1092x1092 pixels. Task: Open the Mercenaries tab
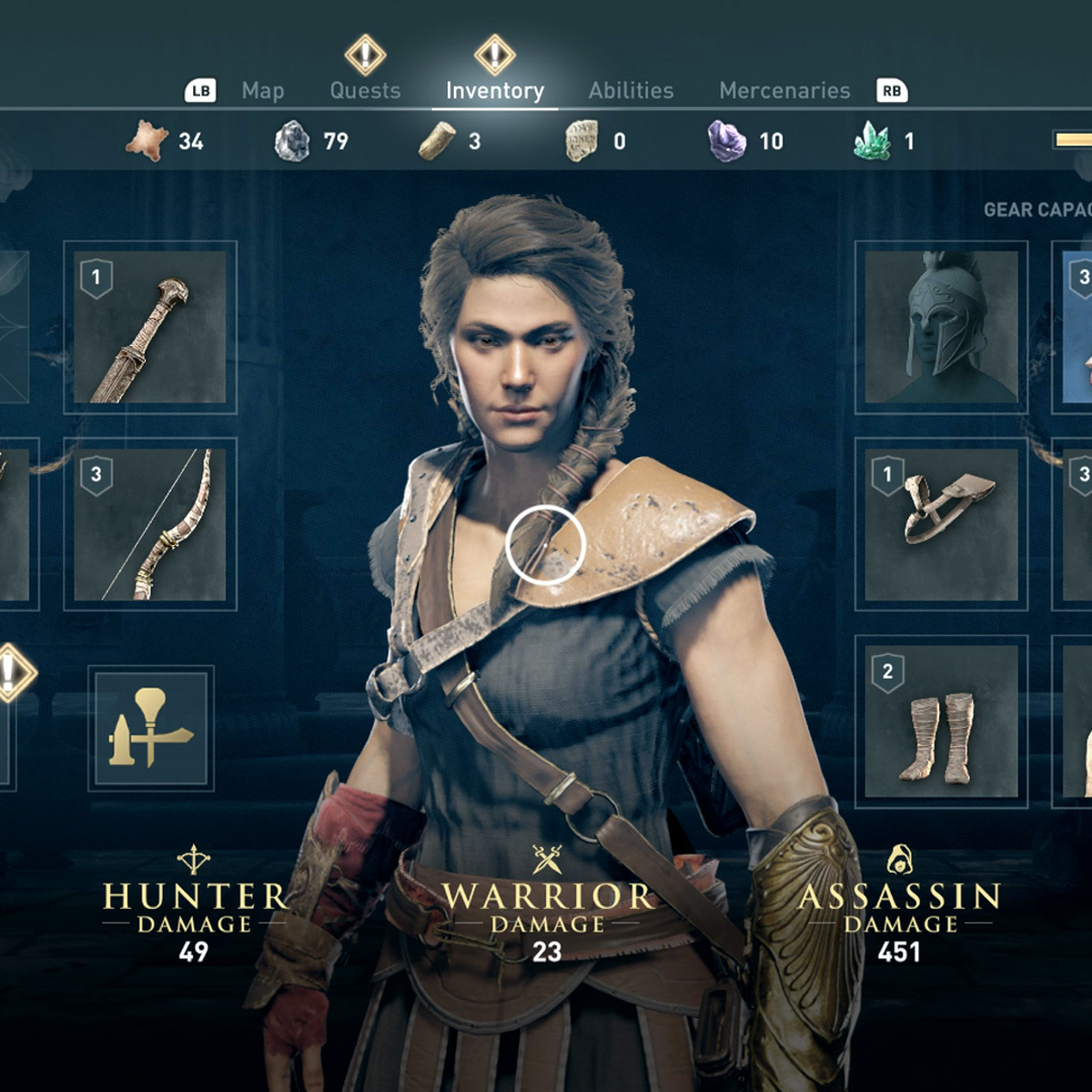point(784,91)
